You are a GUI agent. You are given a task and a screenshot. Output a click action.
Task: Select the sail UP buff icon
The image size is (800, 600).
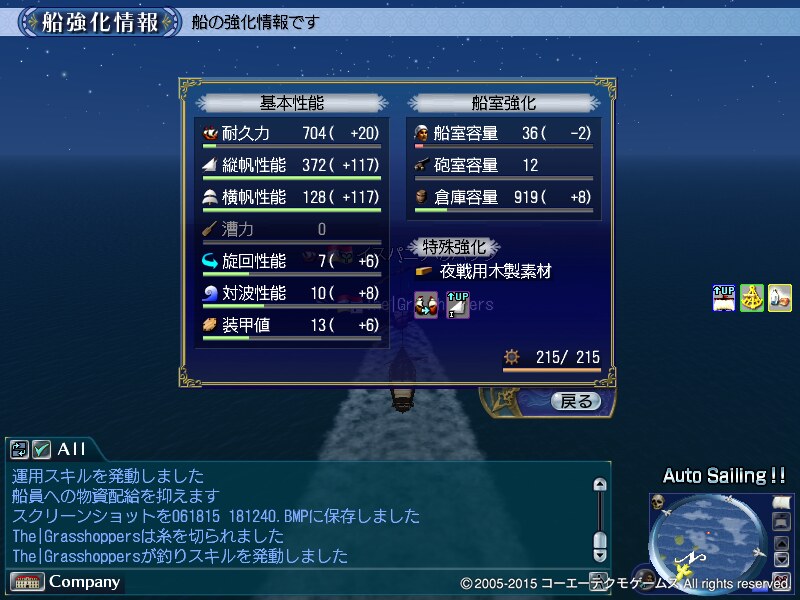(724, 298)
